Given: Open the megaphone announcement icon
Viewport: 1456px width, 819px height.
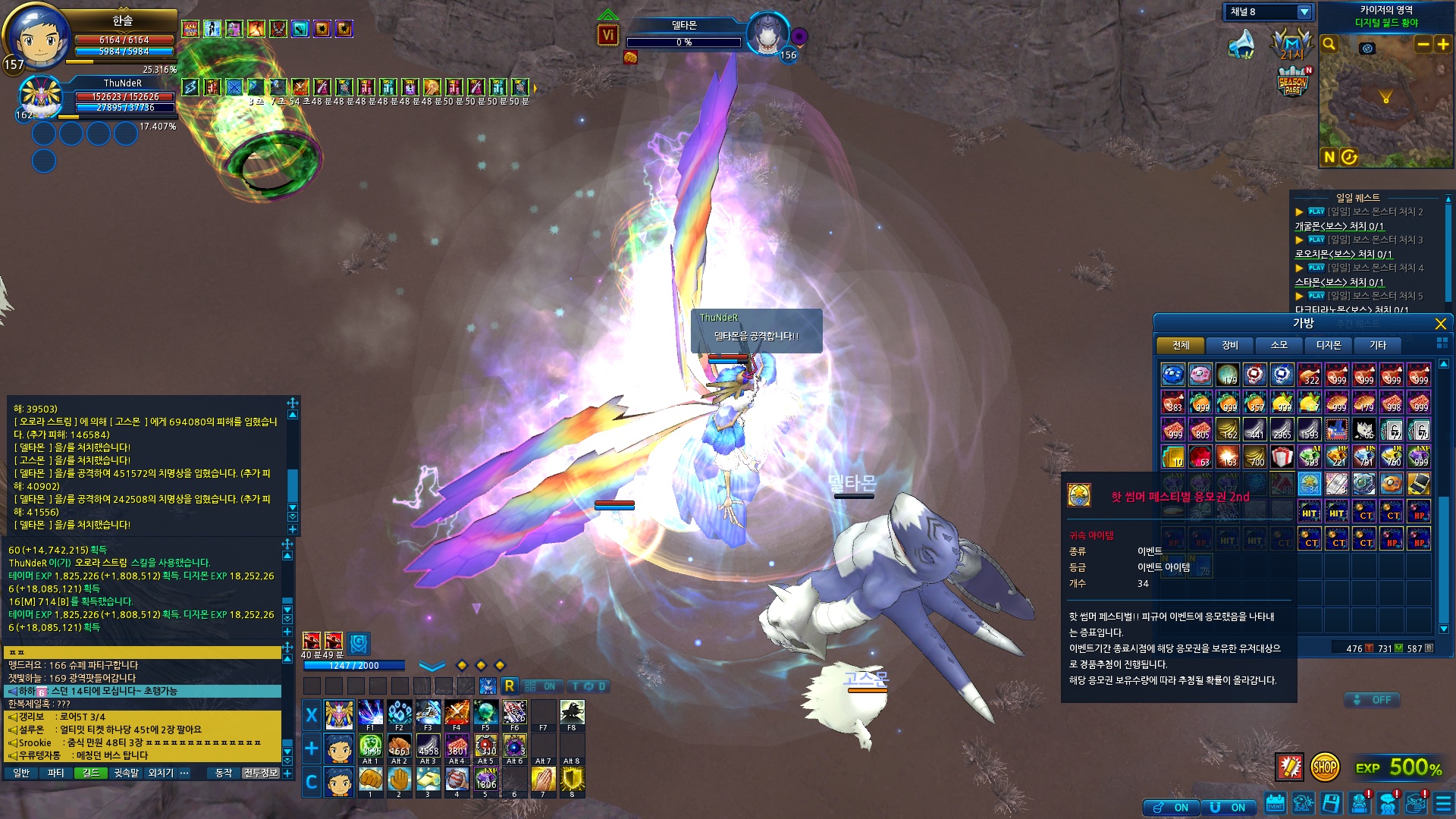Looking at the screenshot, I should click(1241, 45).
